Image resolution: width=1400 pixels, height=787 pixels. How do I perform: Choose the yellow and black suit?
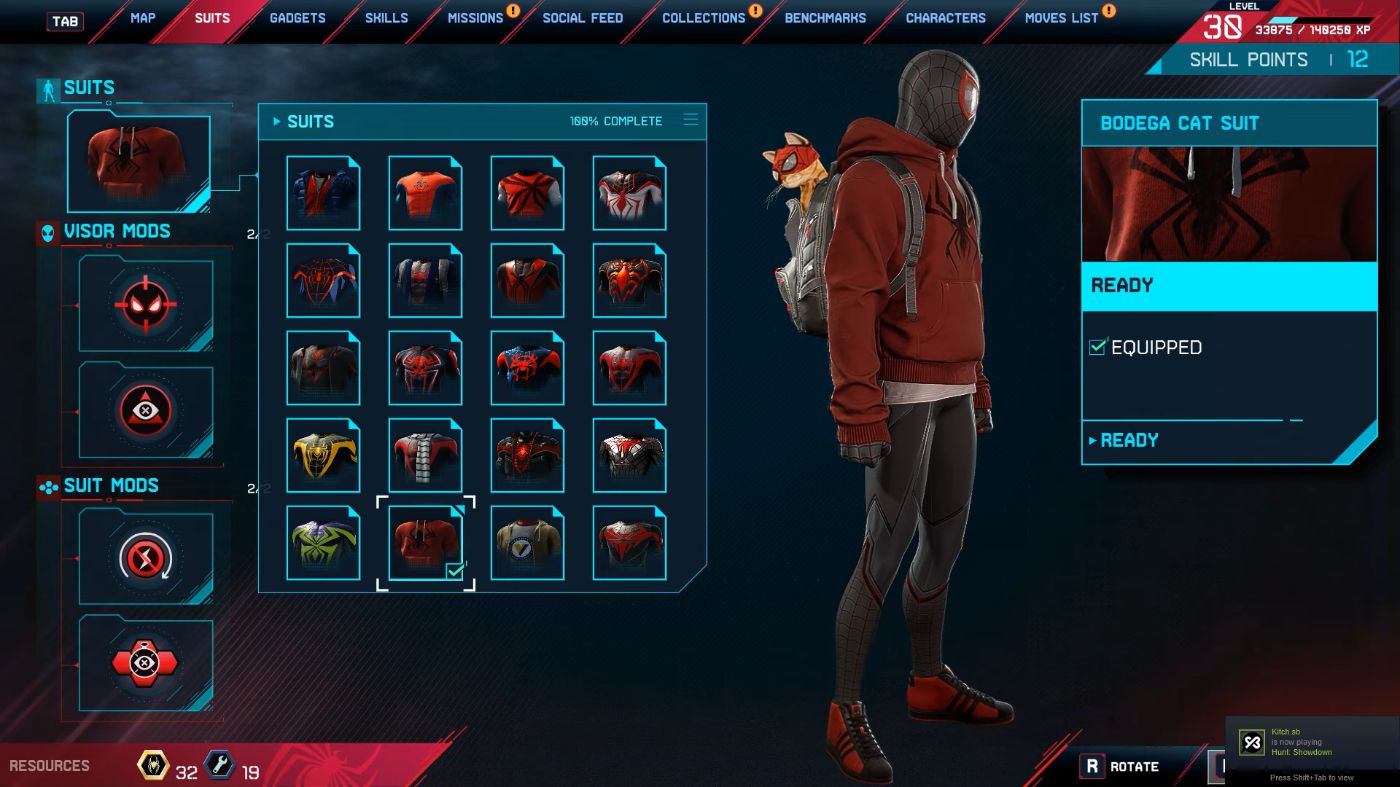(323, 456)
